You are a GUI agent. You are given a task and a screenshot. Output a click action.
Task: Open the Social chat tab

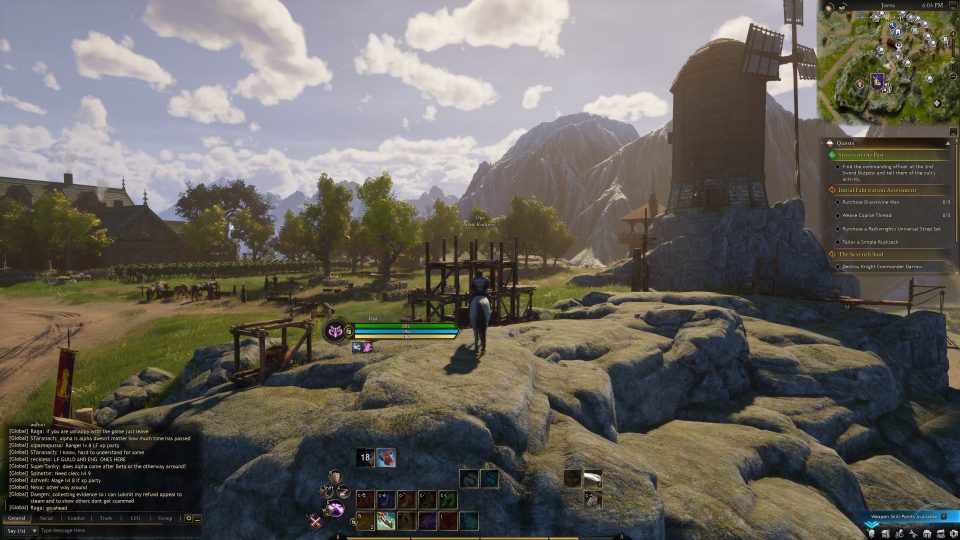[x=46, y=518]
